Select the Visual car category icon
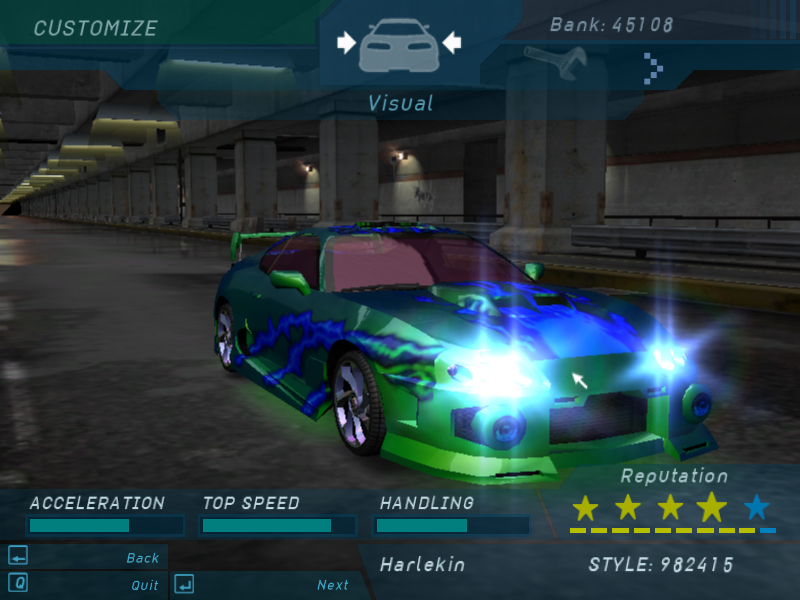 click(x=399, y=45)
